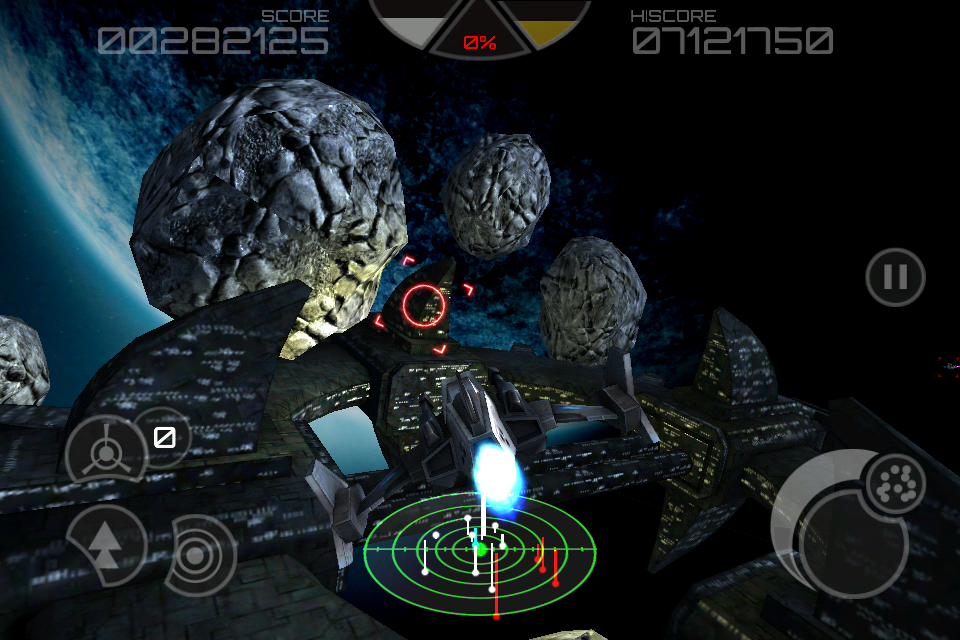Tap the small slashed-square button
This screenshot has height=640, width=960.
(x=164, y=437)
